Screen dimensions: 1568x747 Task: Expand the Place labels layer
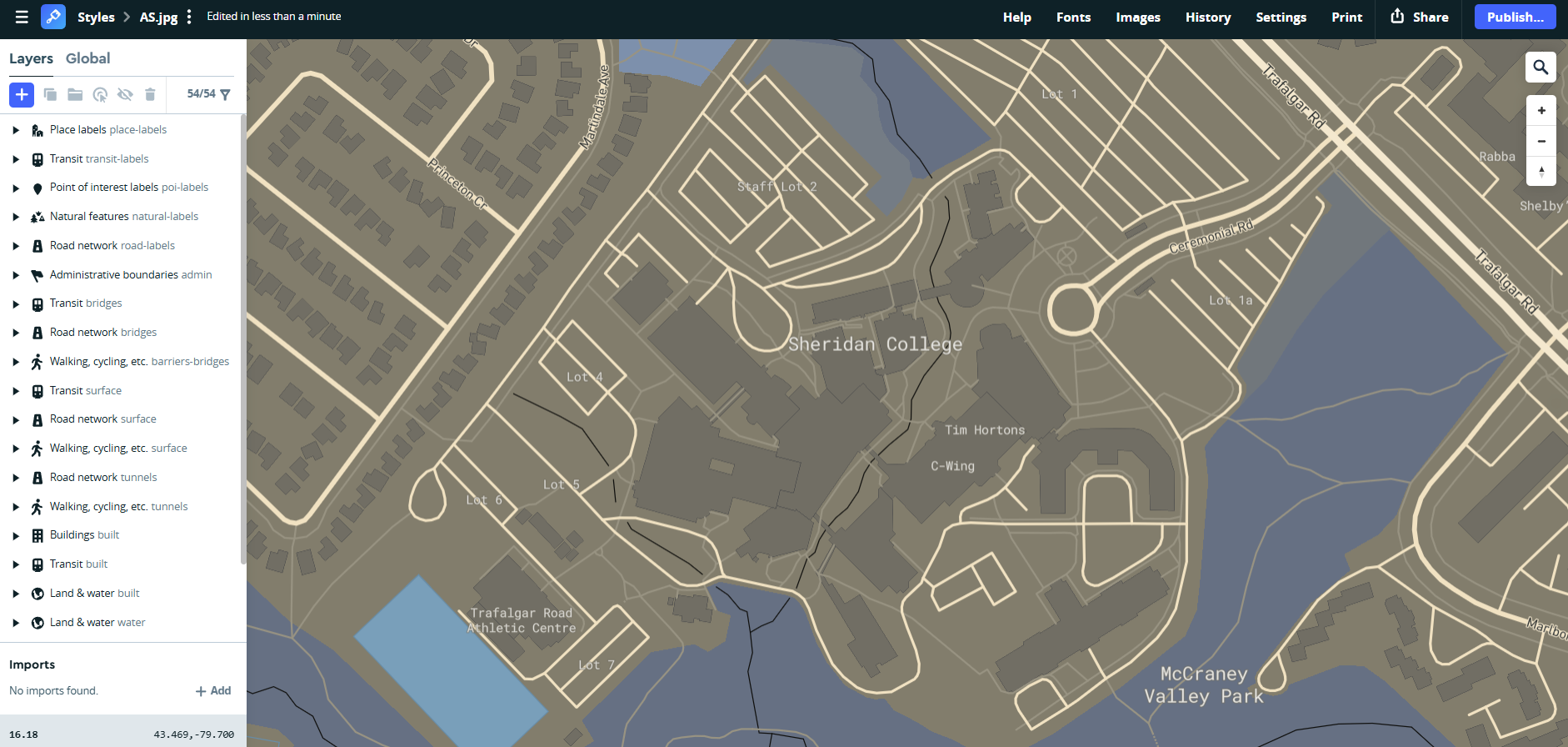click(14, 129)
